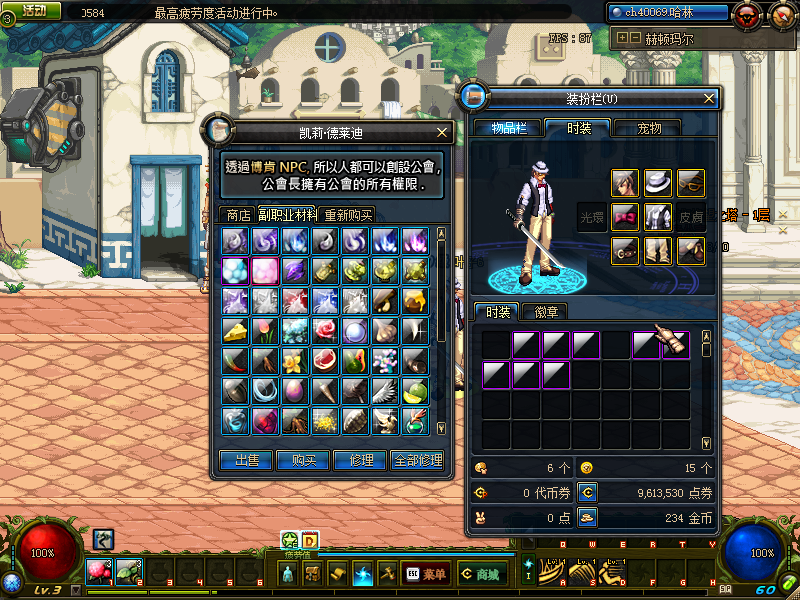Viewport: 800px width, 600px height.
Task: Click the 出售 sell button
Action: 246,460
